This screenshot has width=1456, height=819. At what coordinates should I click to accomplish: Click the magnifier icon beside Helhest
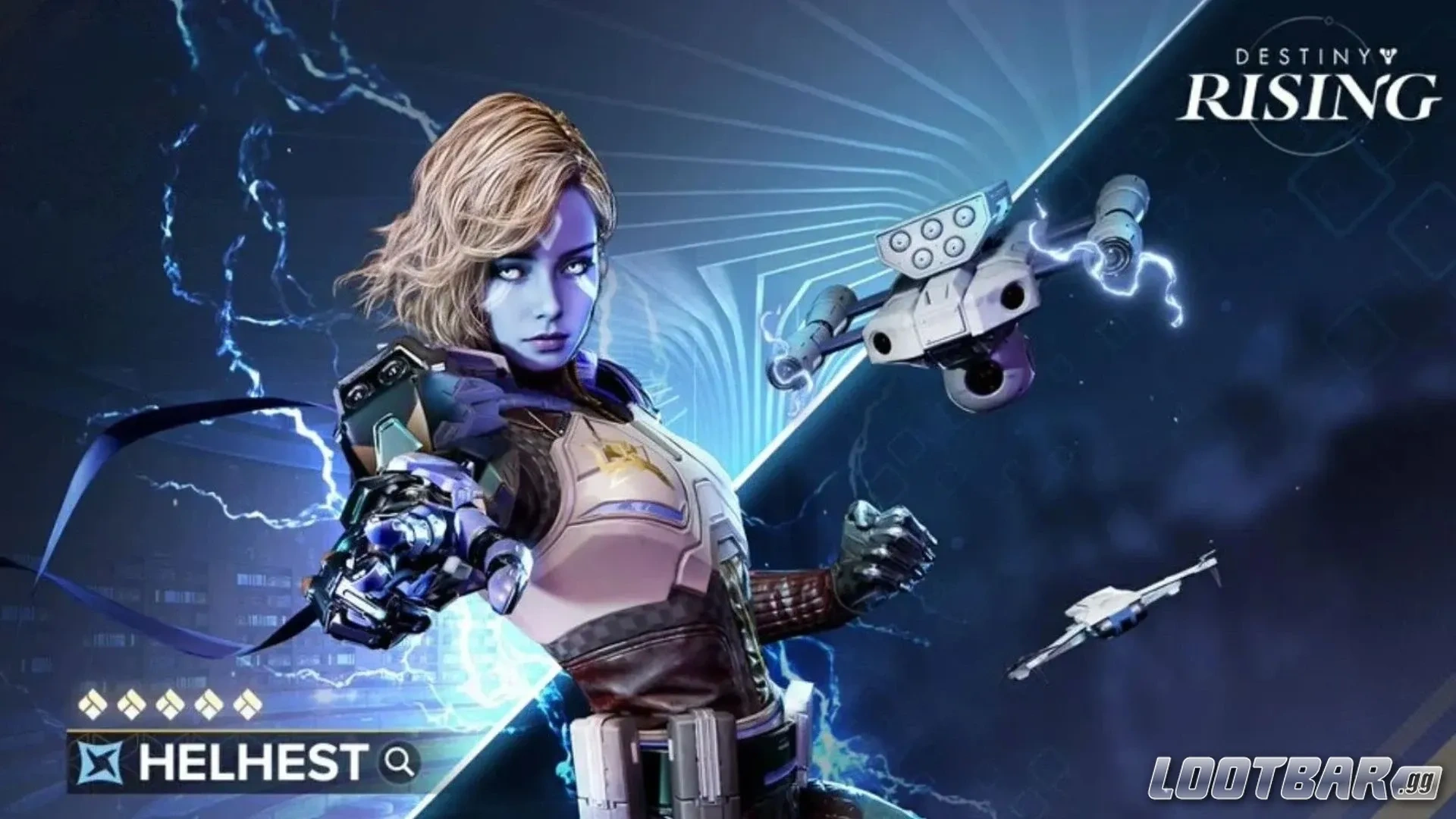coord(399,761)
